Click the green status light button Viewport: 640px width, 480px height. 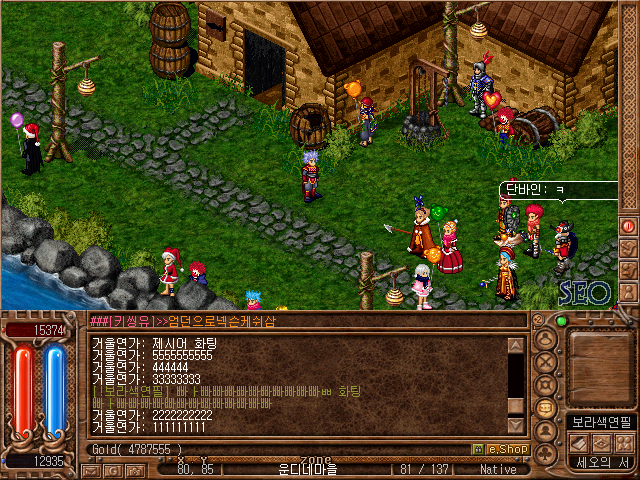[x=560, y=321]
